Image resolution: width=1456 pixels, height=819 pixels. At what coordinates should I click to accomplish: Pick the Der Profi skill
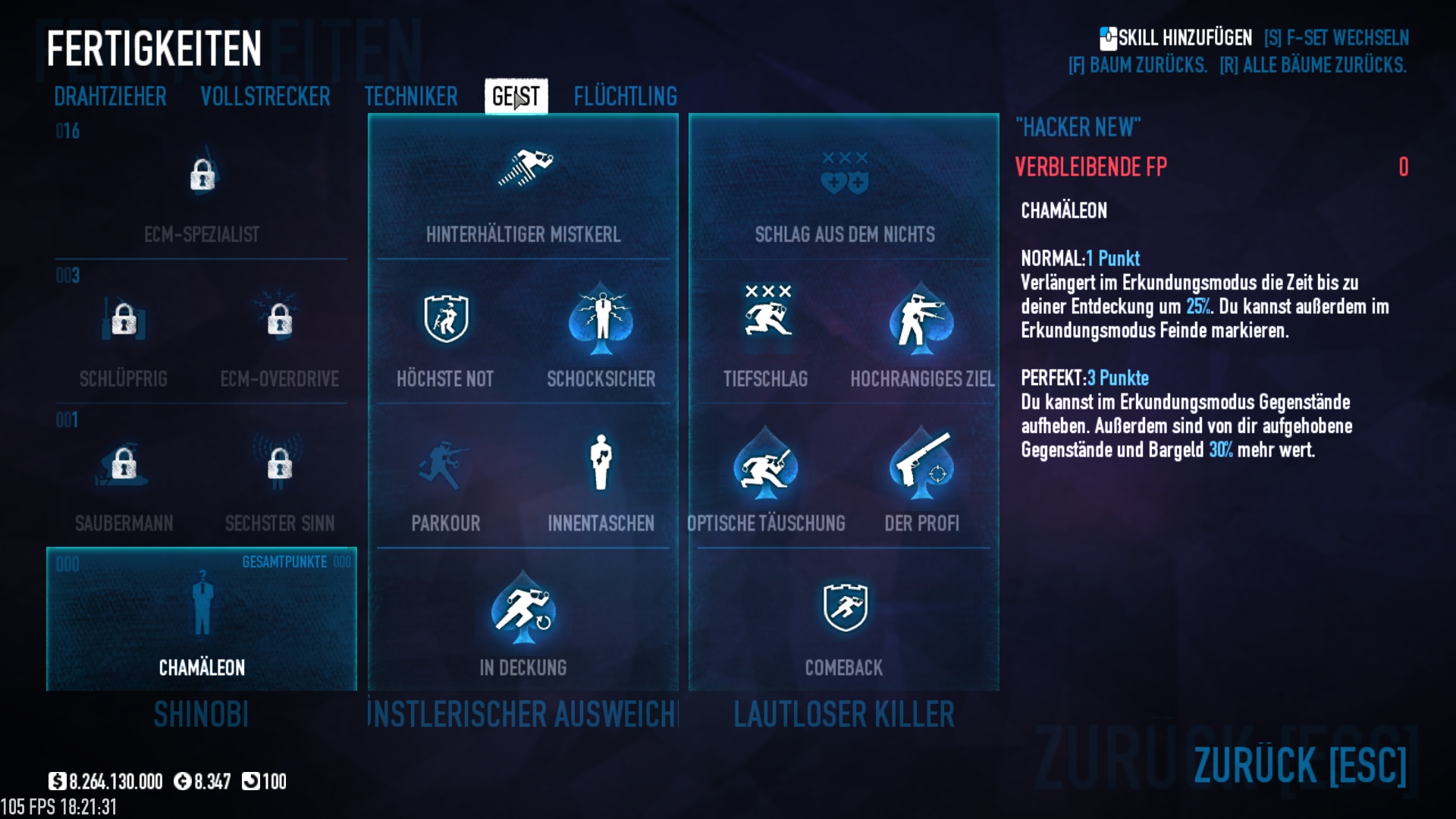921,478
